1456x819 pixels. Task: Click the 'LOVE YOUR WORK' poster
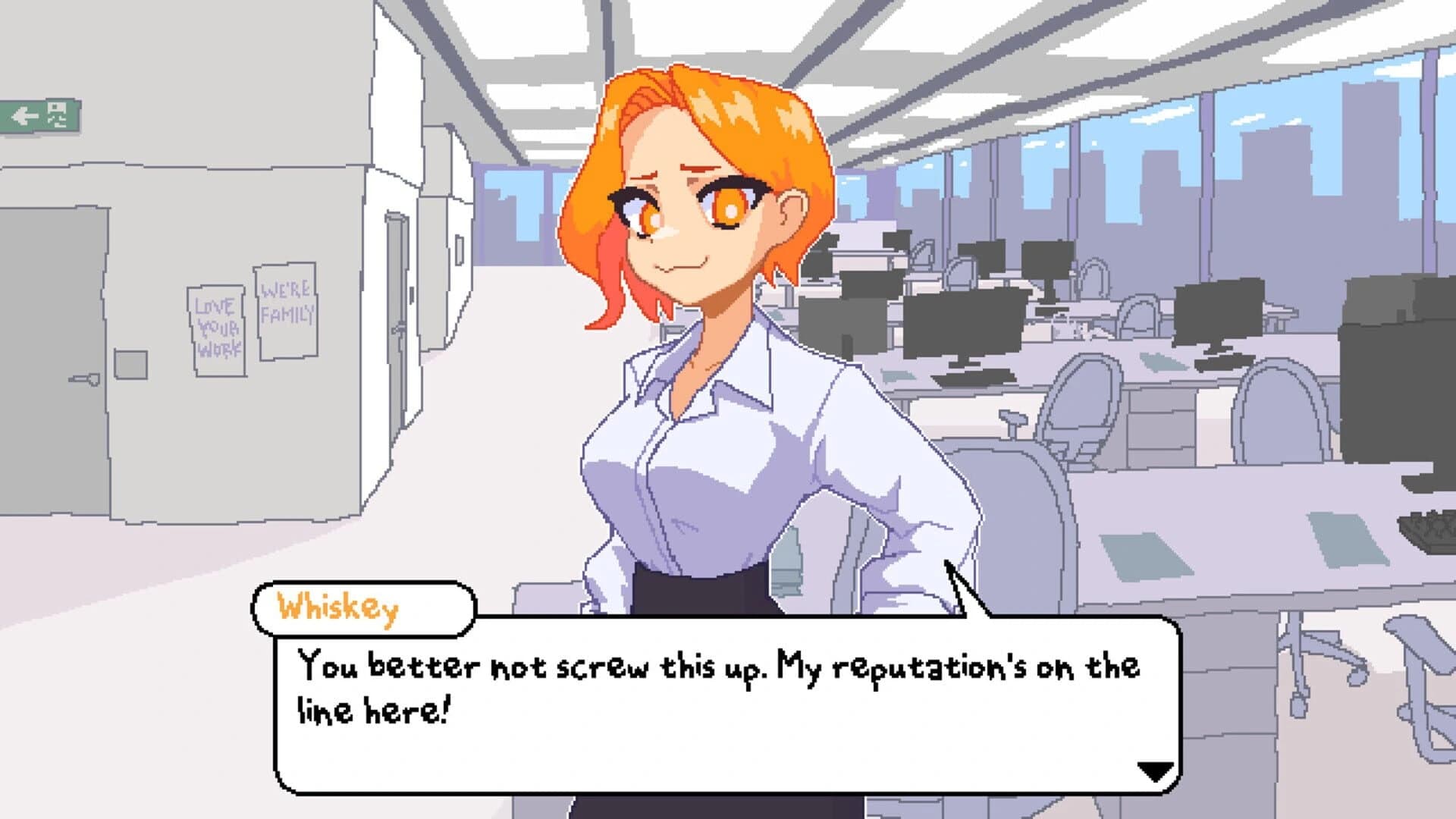219,328
